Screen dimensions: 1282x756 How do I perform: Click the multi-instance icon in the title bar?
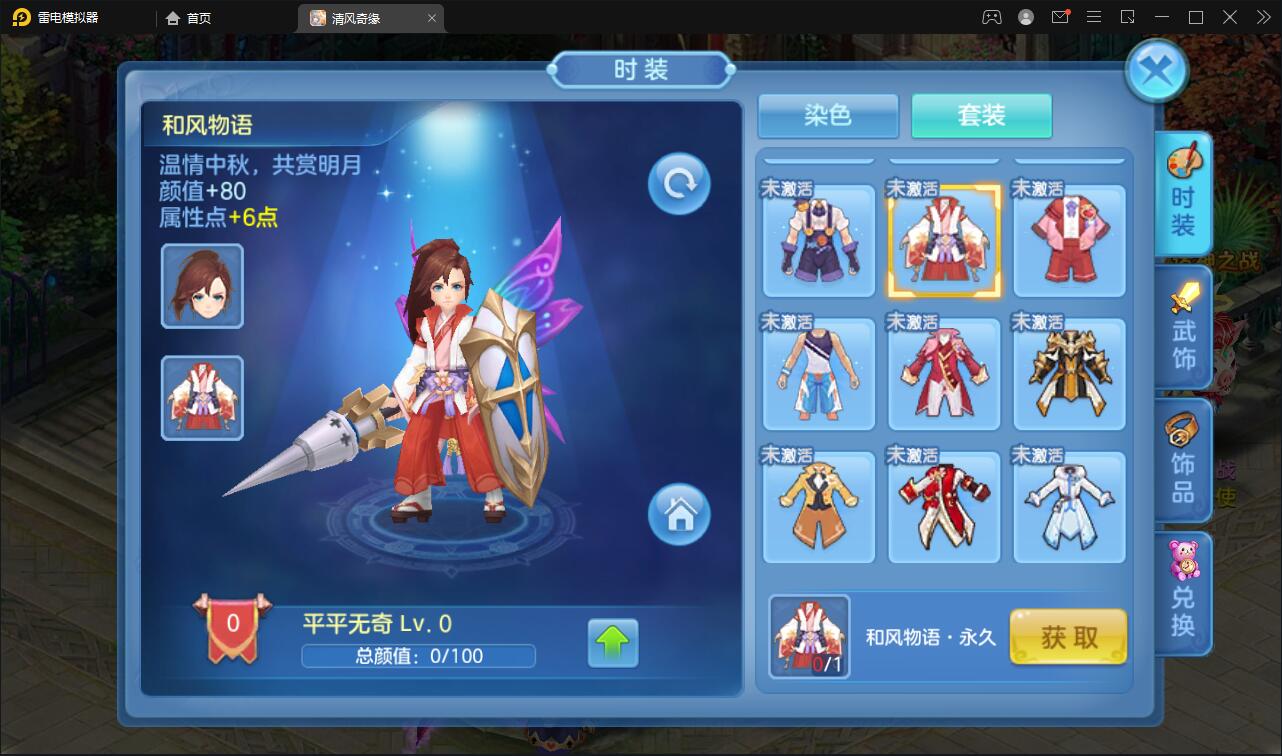[1128, 17]
